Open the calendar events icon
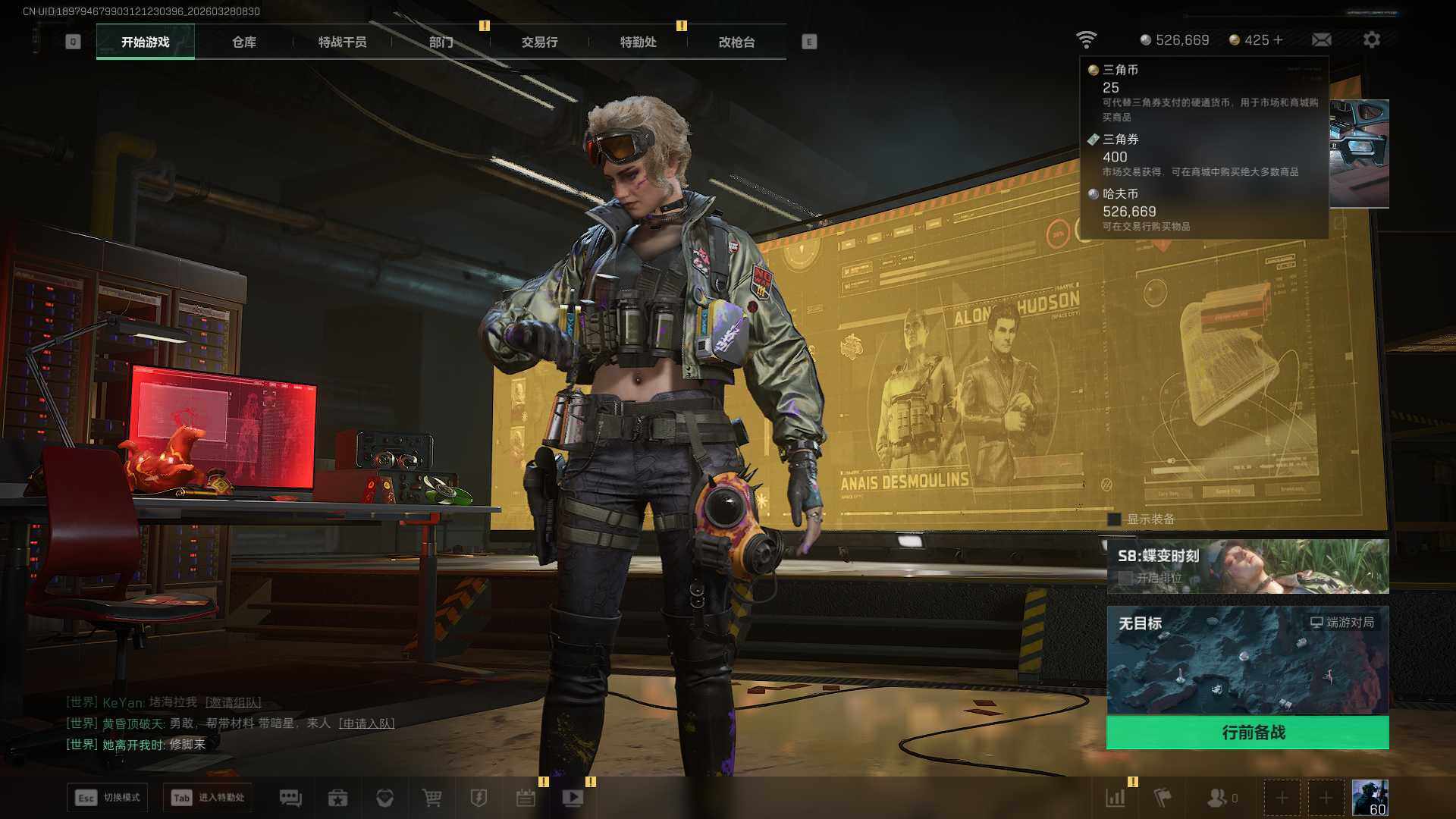 pyautogui.click(x=526, y=798)
